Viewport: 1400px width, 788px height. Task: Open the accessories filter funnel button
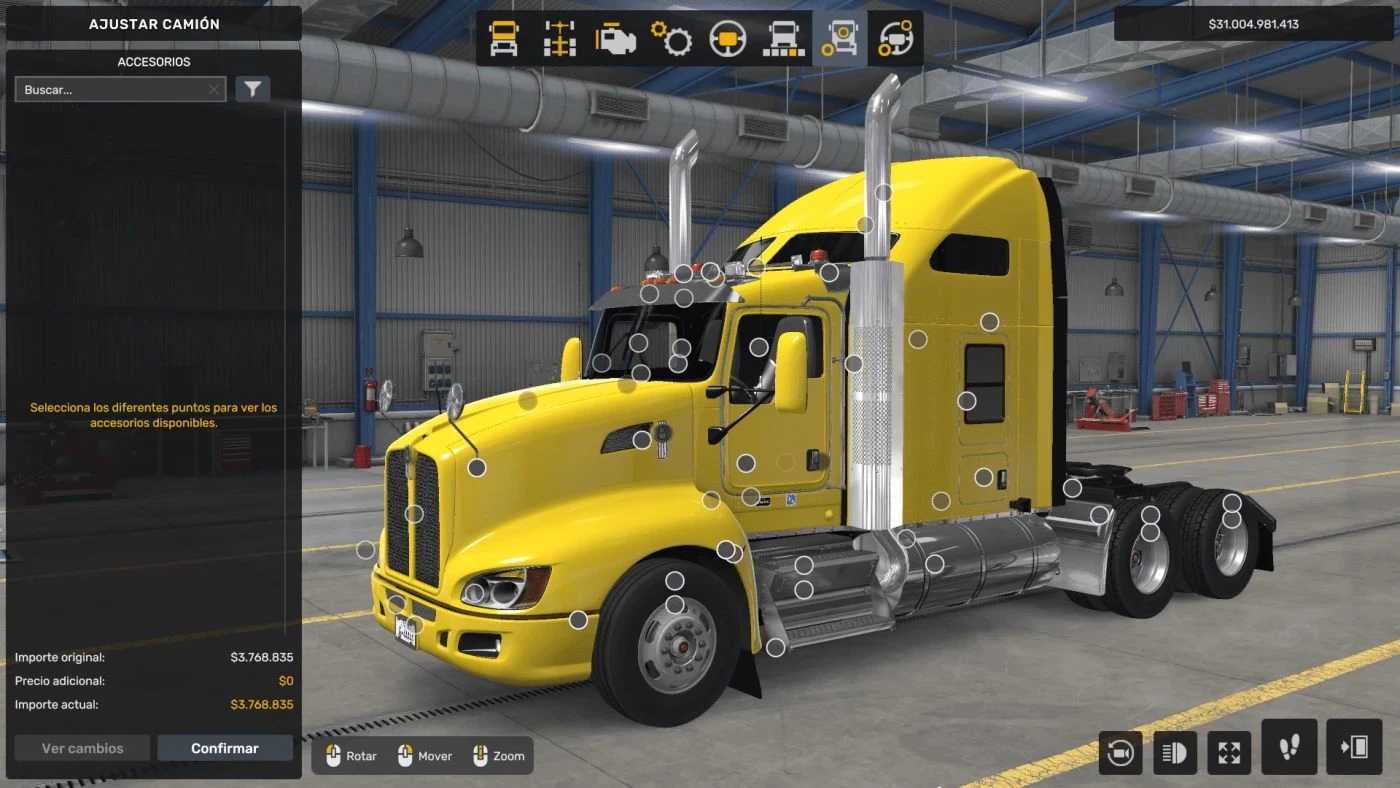(x=253, y=90)
